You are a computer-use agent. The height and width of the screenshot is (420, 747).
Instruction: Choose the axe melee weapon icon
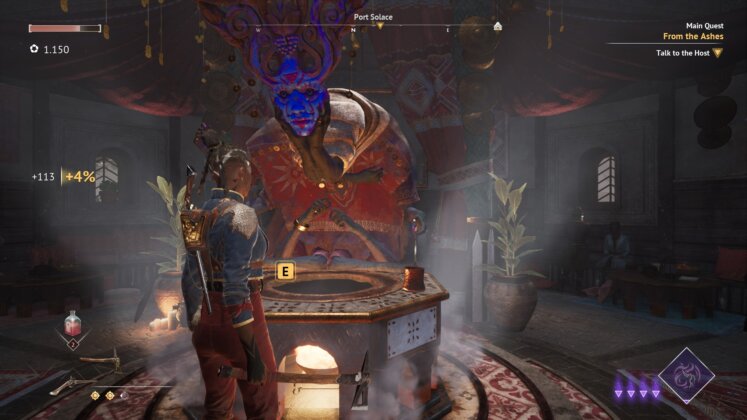pyautogui.click(x=100, y=361)
